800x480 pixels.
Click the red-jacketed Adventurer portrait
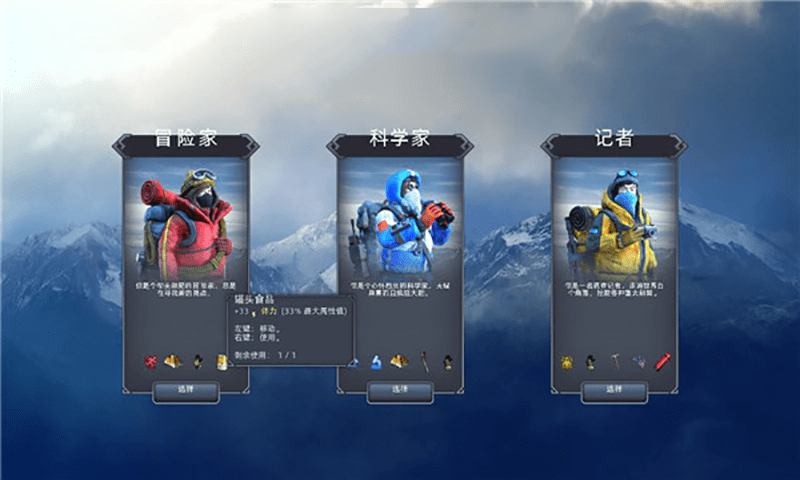click(x=185, y=225)
